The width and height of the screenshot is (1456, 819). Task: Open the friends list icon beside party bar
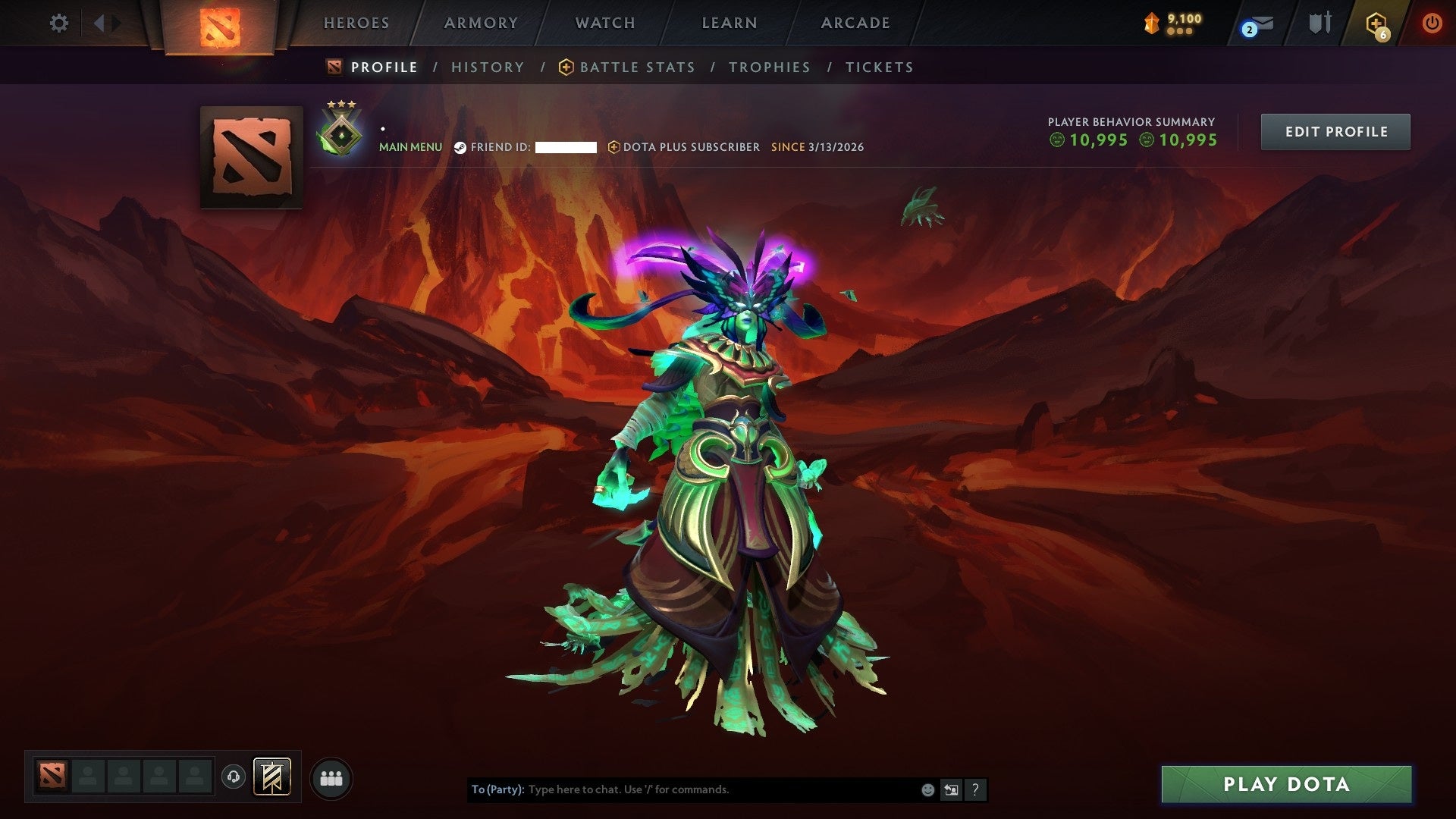click(x=331, y=777)
